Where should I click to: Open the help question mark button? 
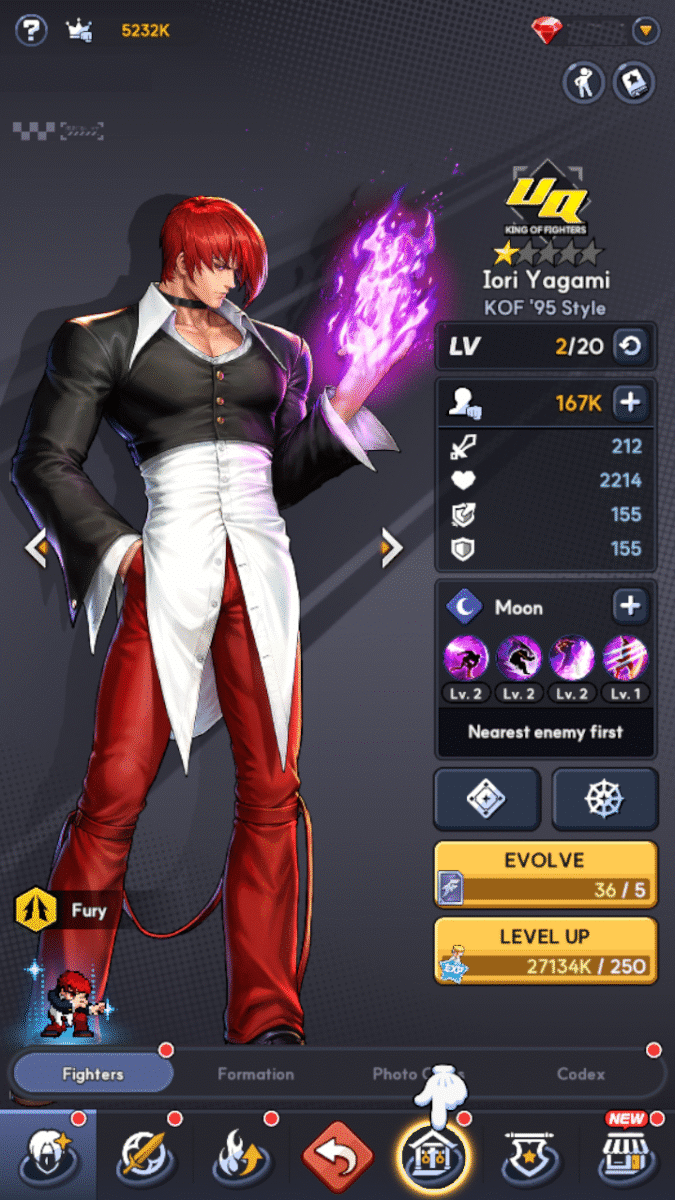click(31, 30)
